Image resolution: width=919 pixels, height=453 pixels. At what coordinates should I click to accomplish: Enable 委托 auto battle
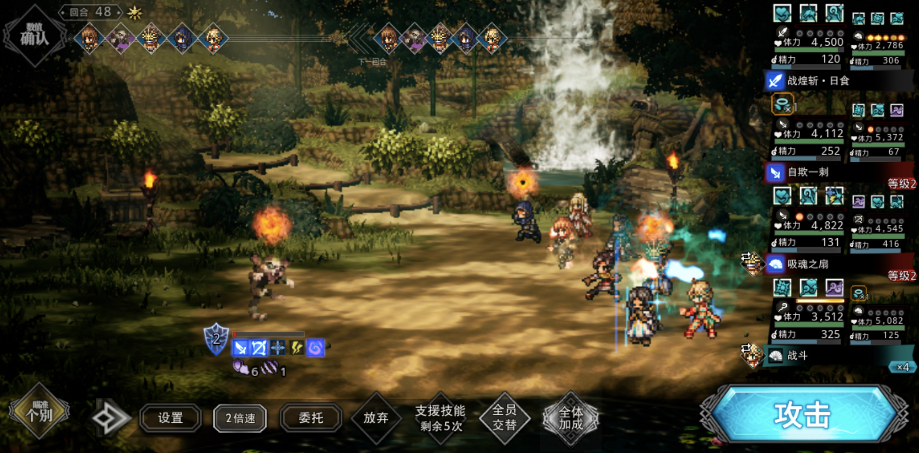click(310, 418)
